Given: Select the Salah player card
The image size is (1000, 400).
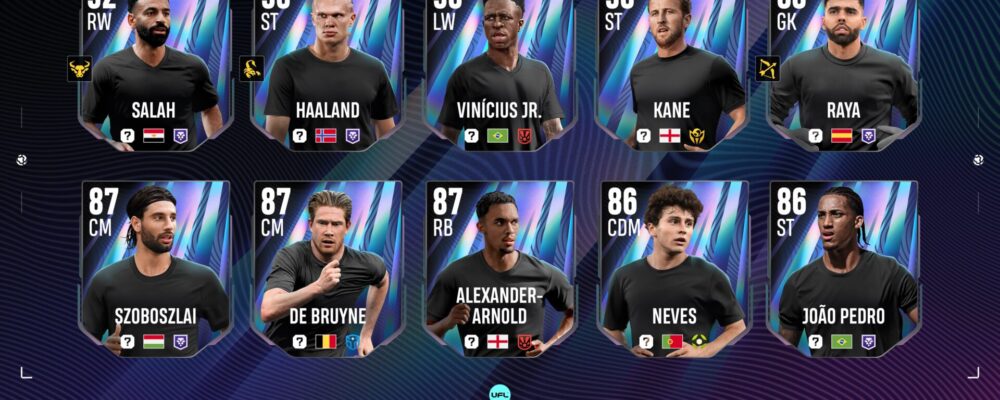Looking at the screenshot, I should click(x=155, y=75).
